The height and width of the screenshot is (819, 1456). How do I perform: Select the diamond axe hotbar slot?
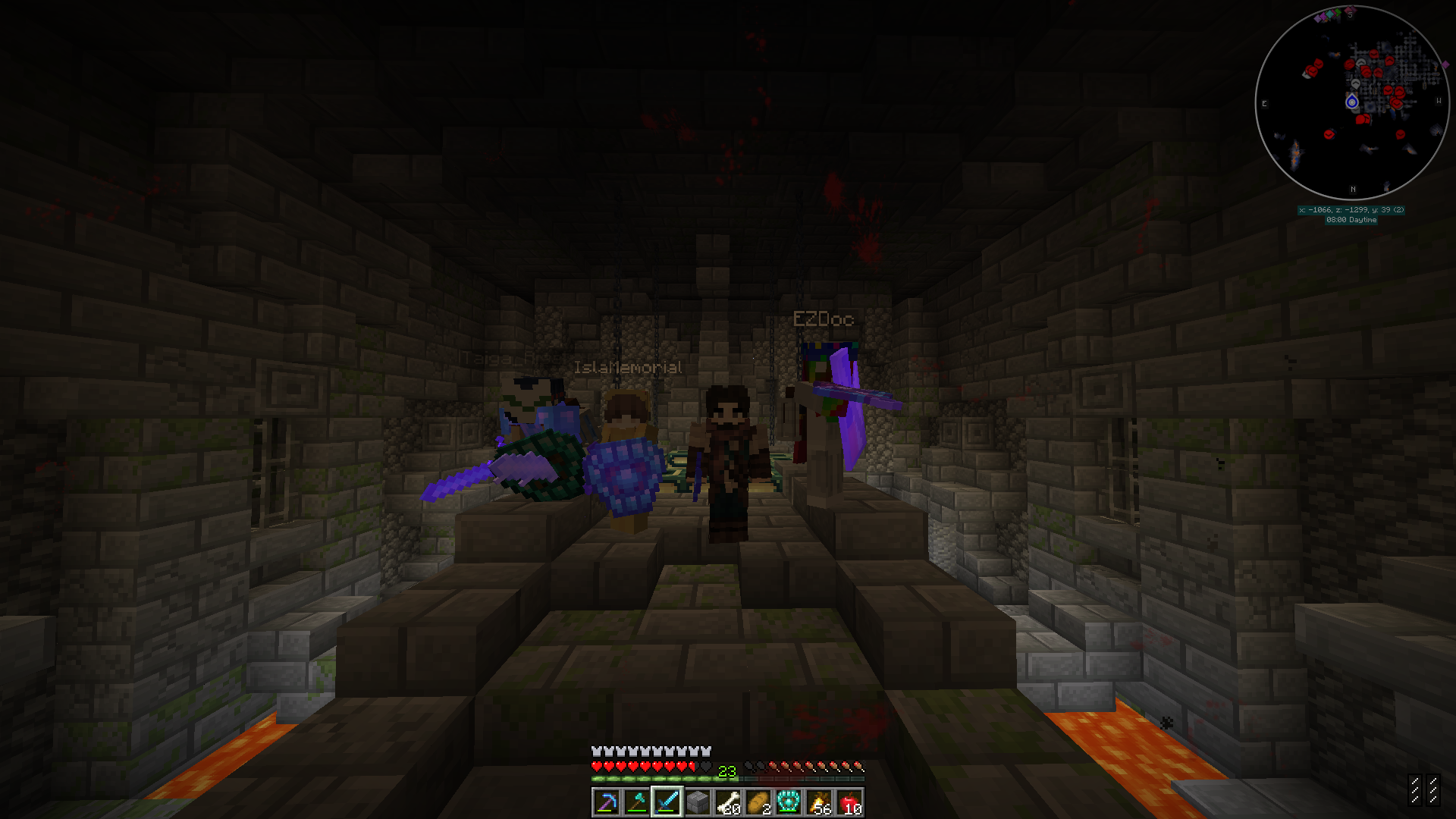639,799
